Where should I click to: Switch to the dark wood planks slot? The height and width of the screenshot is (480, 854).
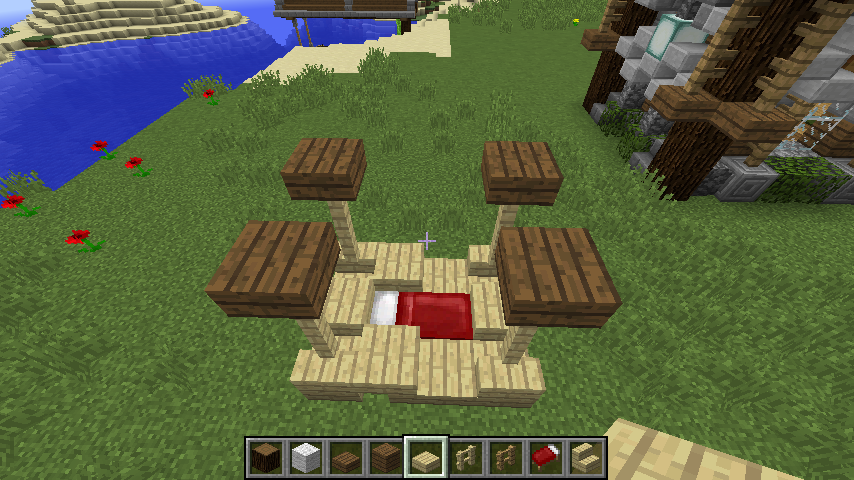tap(386, 458)
